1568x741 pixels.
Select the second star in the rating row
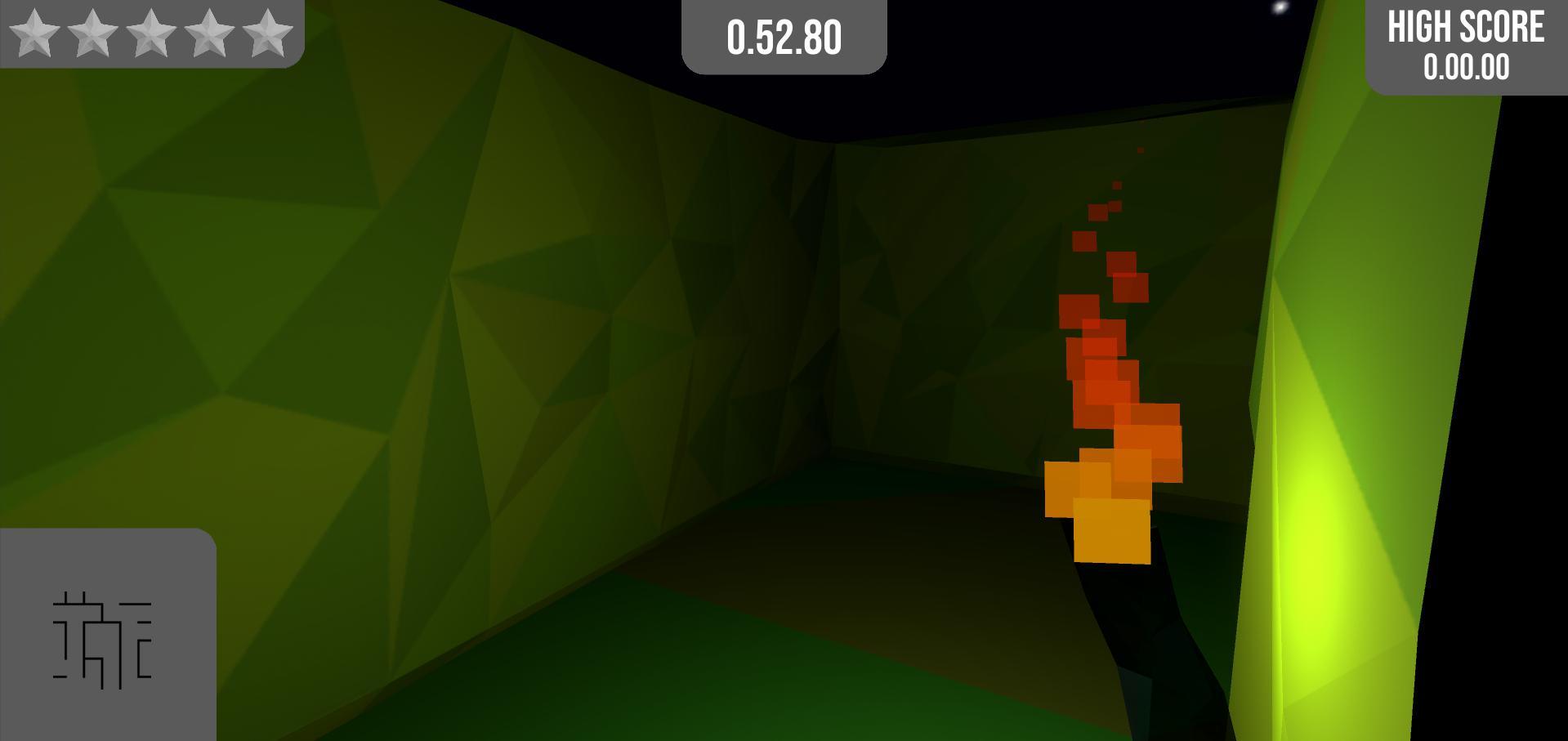[92, 34]
